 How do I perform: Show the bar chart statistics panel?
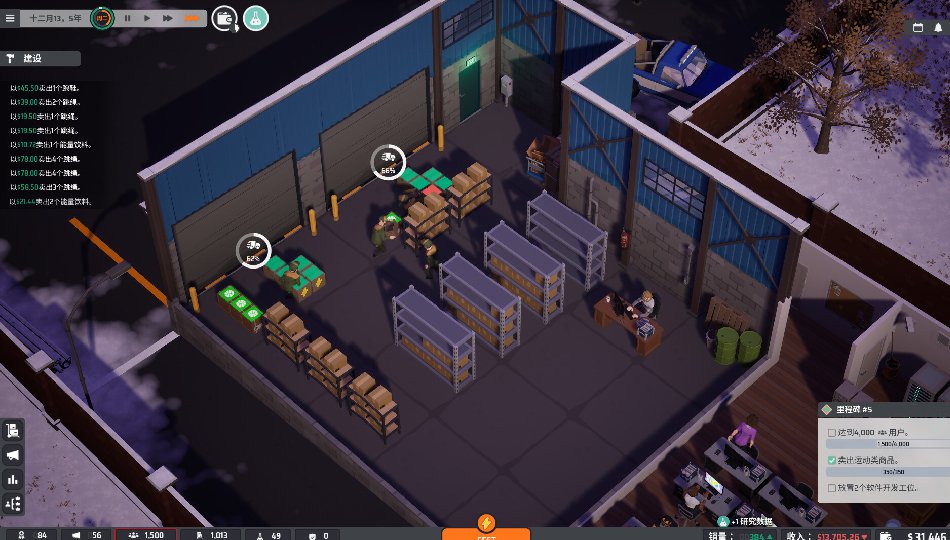click(x=14, y=479)
